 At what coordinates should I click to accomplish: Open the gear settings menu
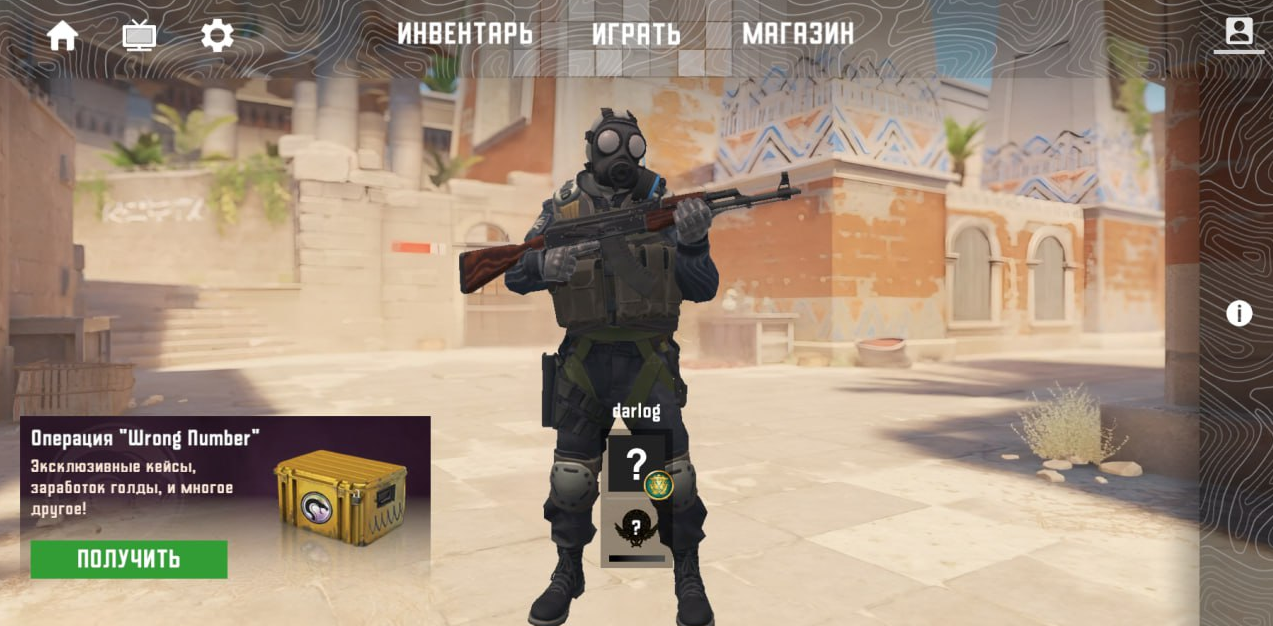[x=217, y=36]
